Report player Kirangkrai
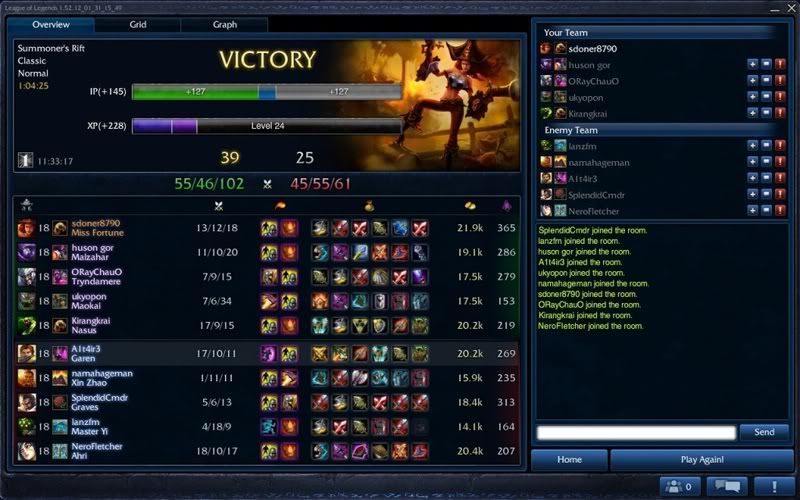Viewport: 800px width, 500px height. tap(780, 114)
